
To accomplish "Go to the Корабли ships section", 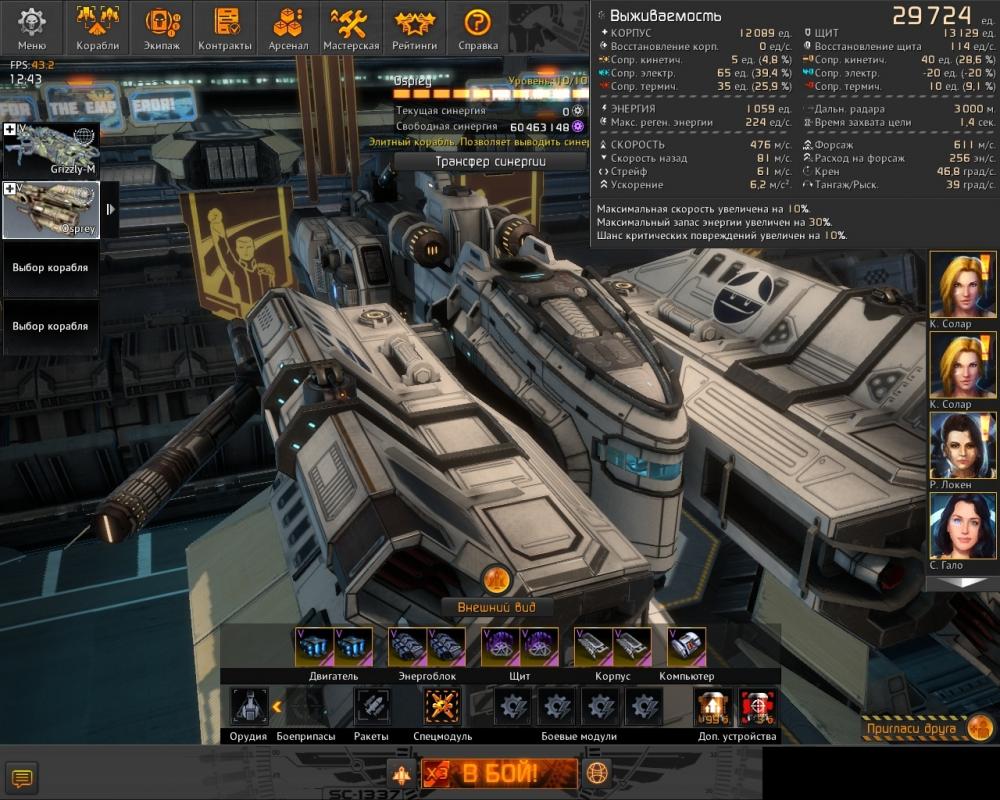I will click(x=97, y=28).
